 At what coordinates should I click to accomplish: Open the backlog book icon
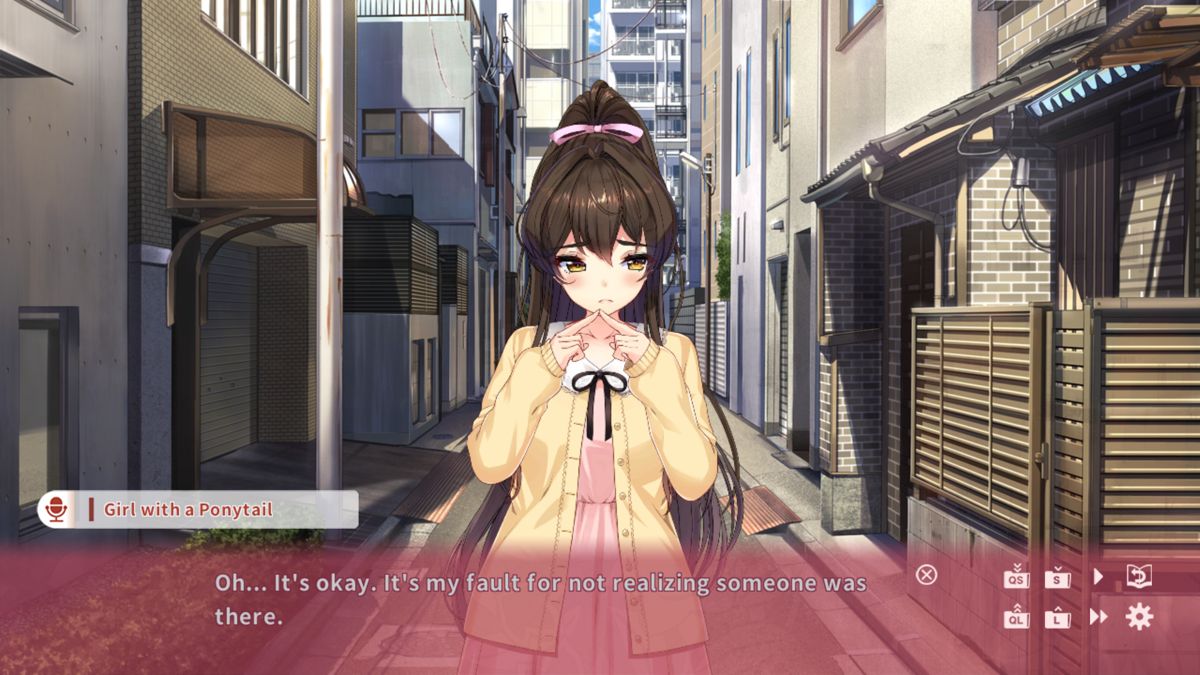coord(1139,576)
